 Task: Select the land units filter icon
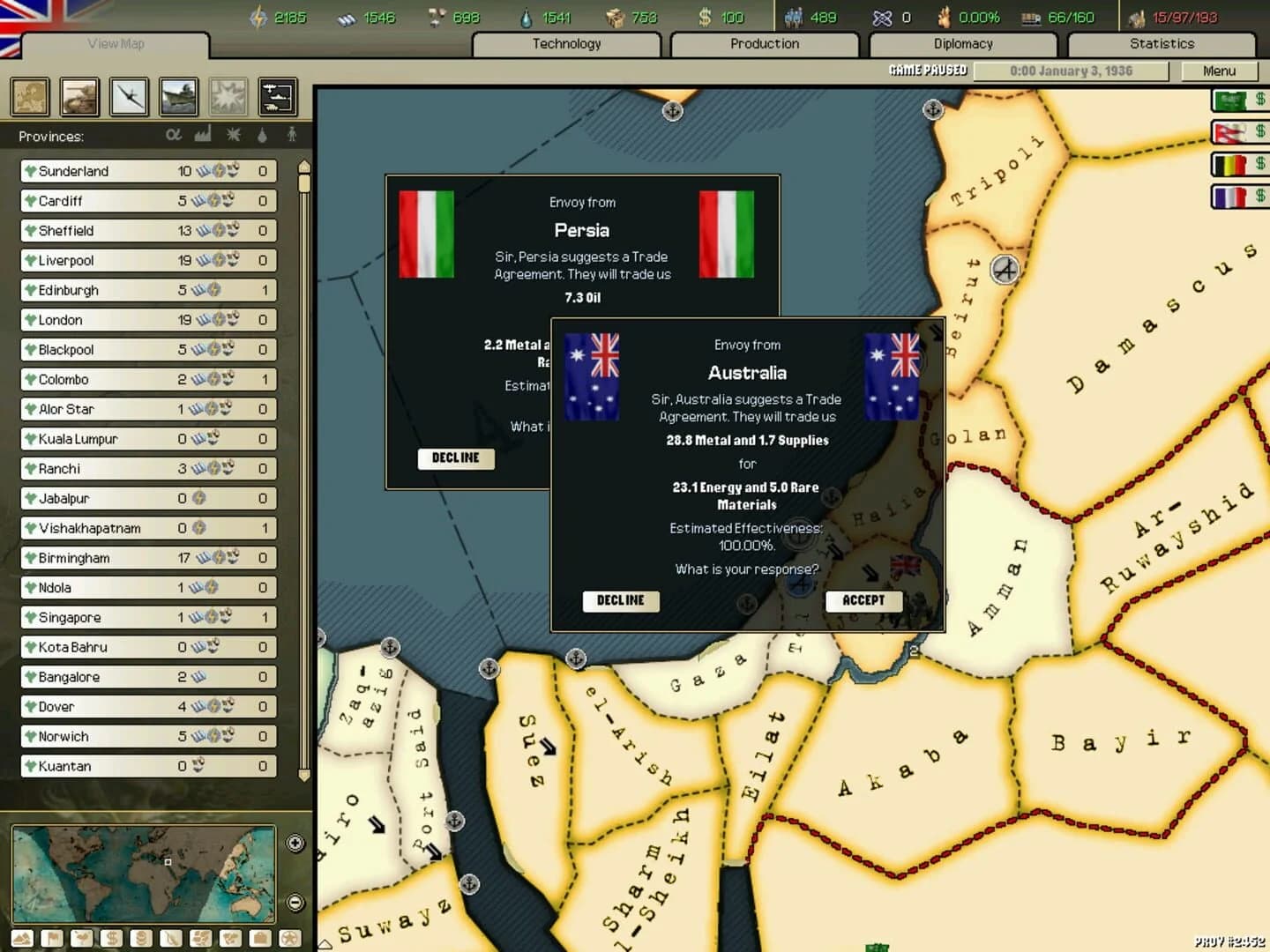coord(79,97)
